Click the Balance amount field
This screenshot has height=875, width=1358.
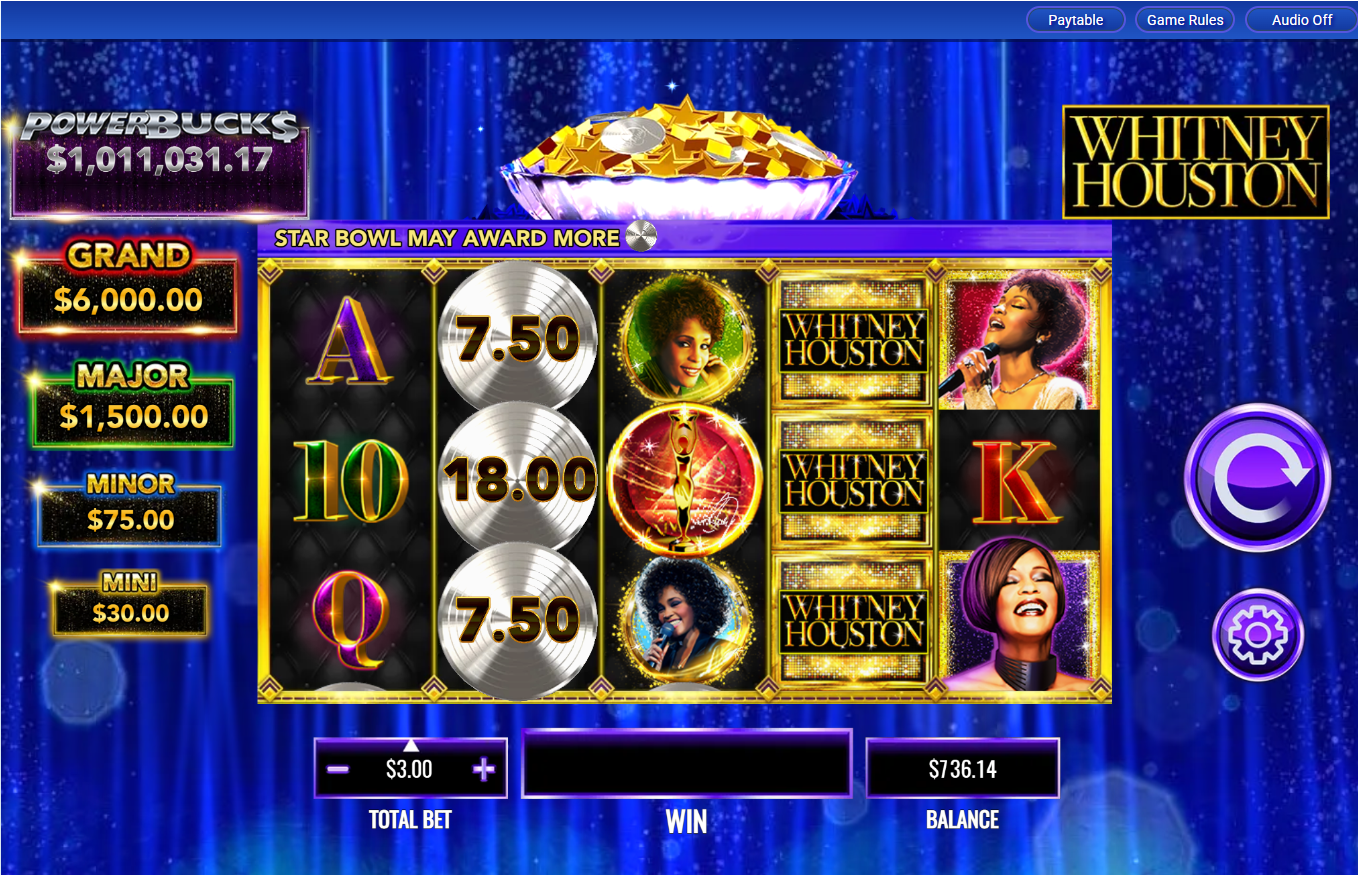962,768
